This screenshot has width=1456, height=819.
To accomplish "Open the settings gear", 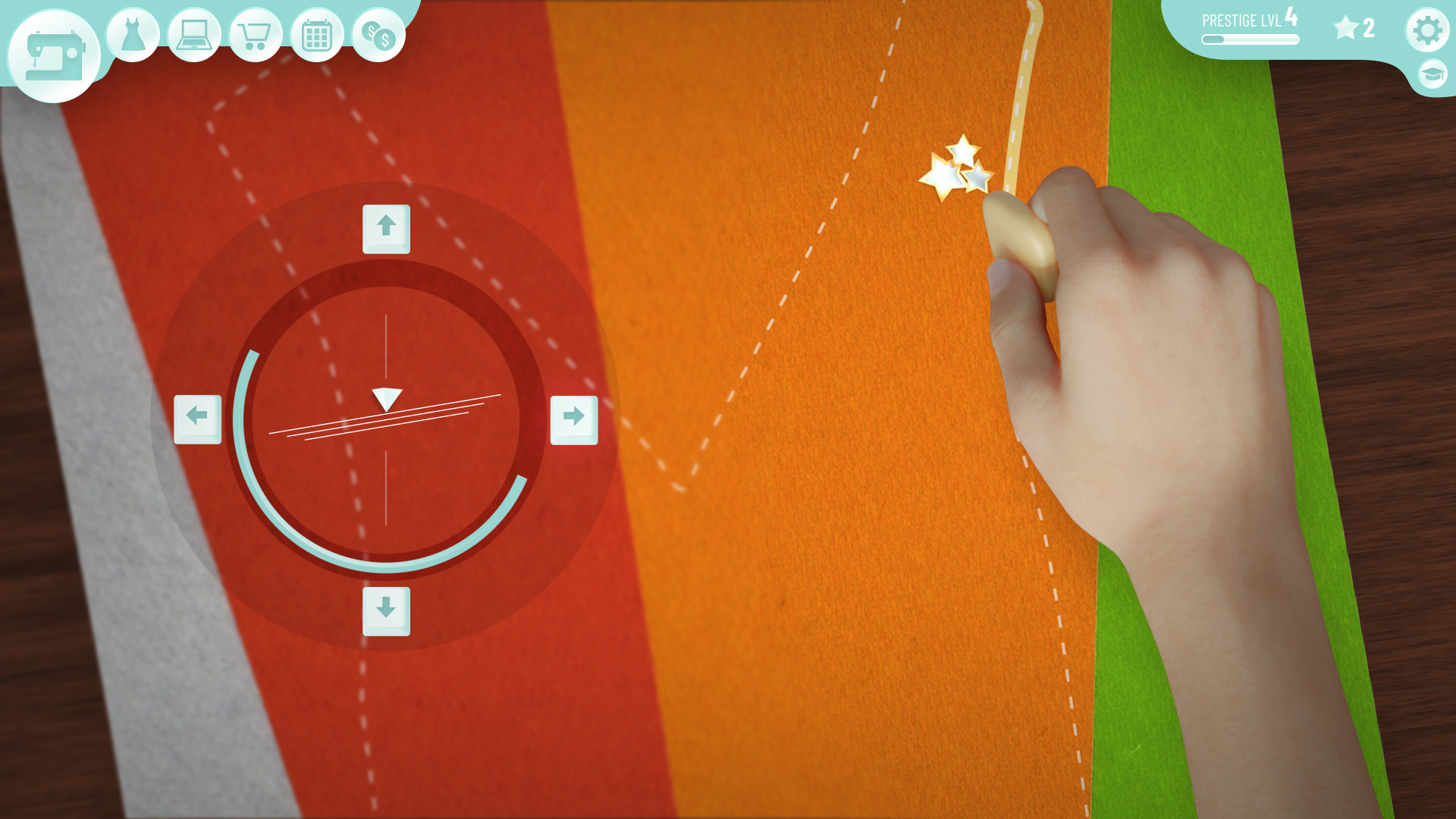I will coord(1429,30).
